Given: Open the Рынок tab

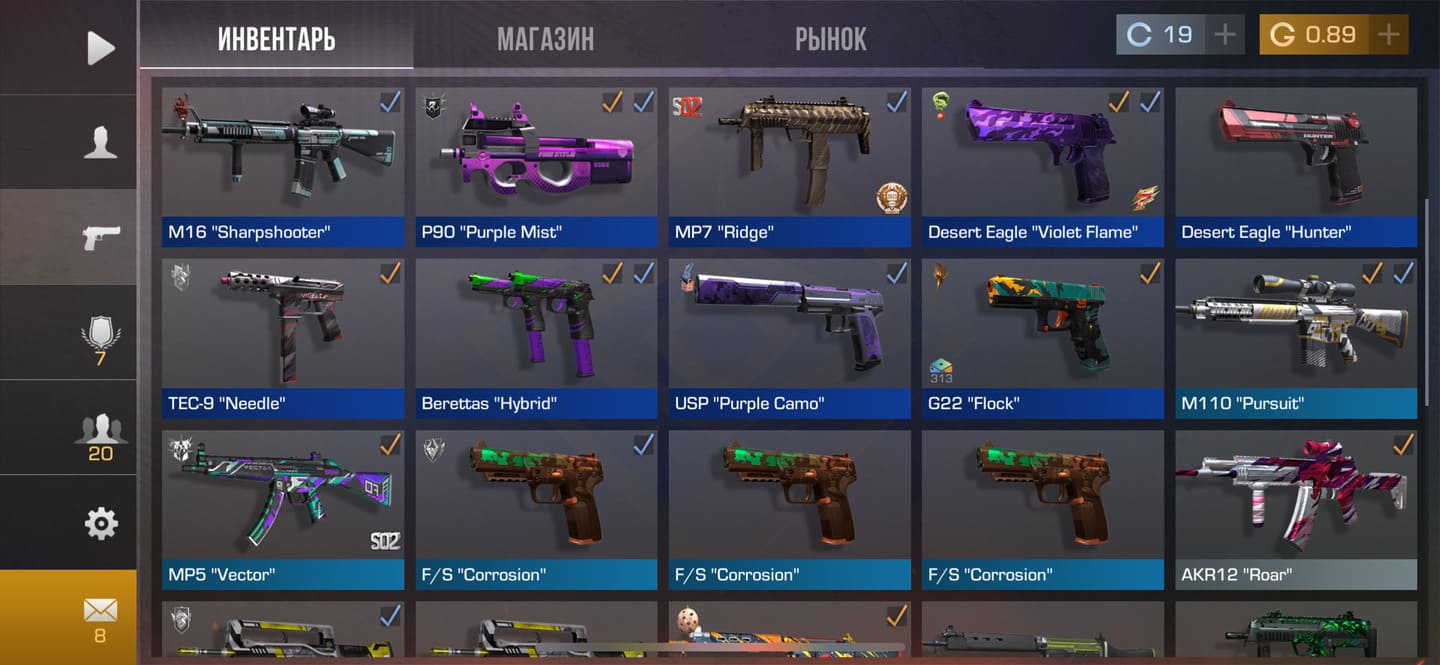Looking at the screenshot, I should [830, 38].
